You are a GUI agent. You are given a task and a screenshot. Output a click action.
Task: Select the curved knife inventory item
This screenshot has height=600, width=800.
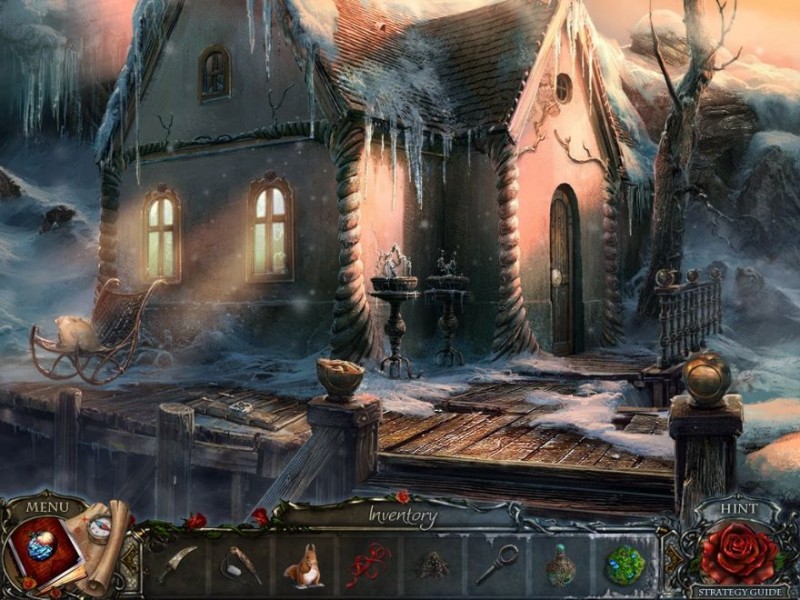177,565
